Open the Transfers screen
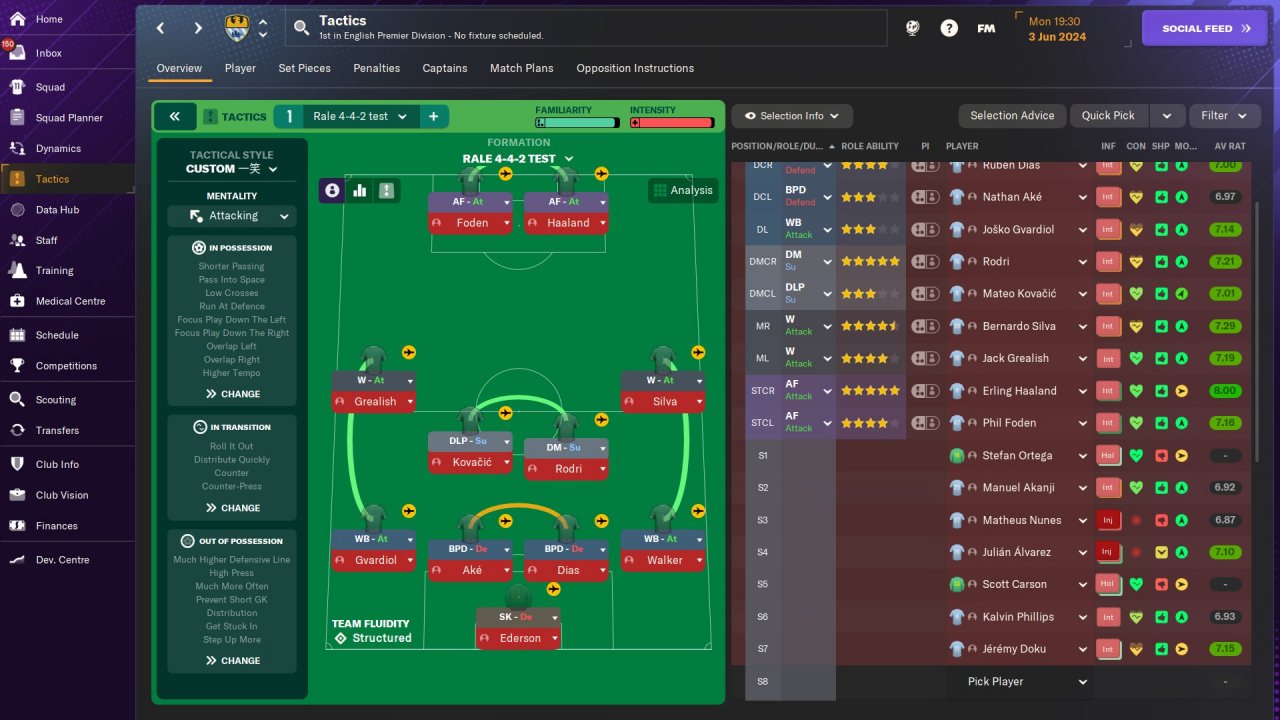Screen dimensions: 1280x720 [x=57, y=430]
